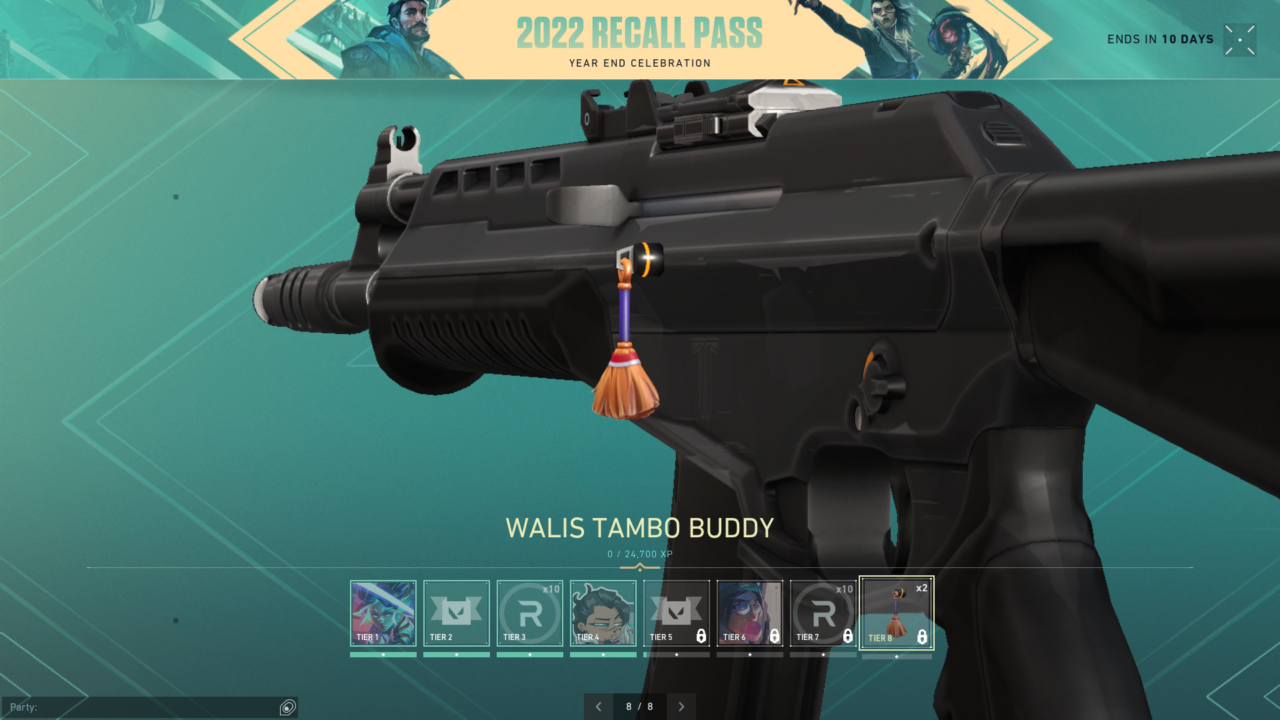Click the WALIS TAMBO BUDDY title text
This screenshot has width=1280, height=720.
(640, 528)
